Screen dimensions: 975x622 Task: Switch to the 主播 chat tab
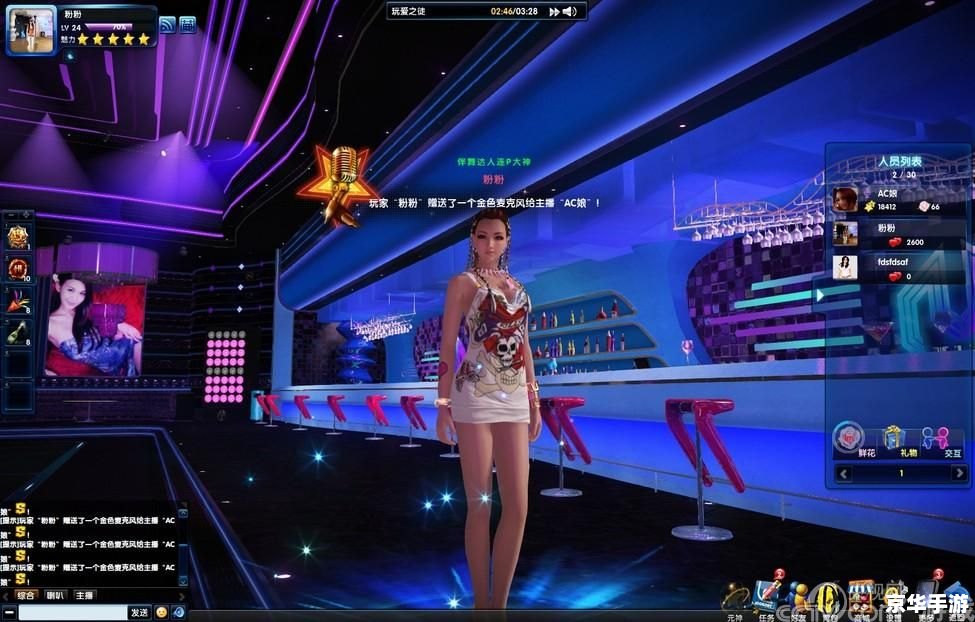pos(85,595)
